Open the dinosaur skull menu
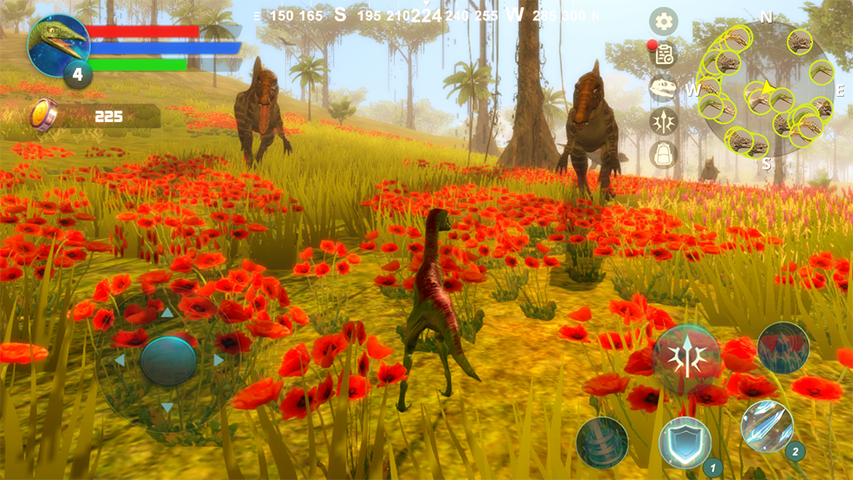Image resolution: width=853 pixels, height=480 pixels. click(x=663, y=88)
